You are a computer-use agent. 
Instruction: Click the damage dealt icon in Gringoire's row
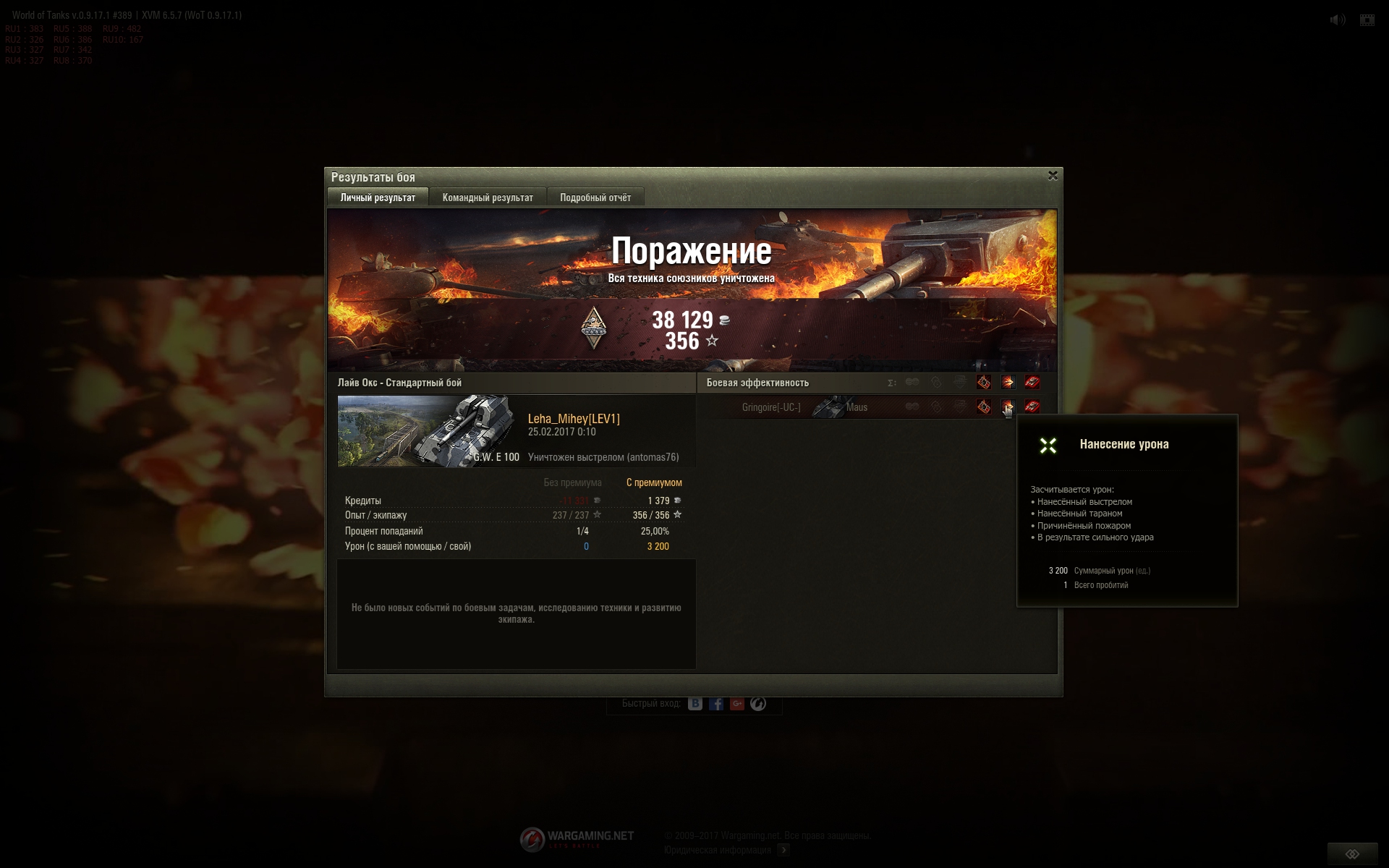(1008, 407)
